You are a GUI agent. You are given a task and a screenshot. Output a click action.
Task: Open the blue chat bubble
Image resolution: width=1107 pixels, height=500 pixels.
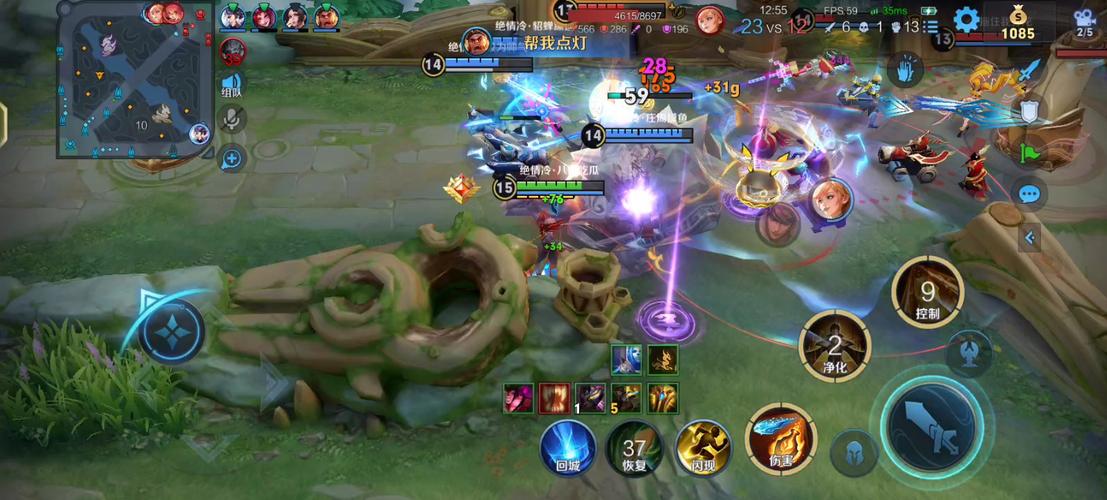coord(1029,194)
